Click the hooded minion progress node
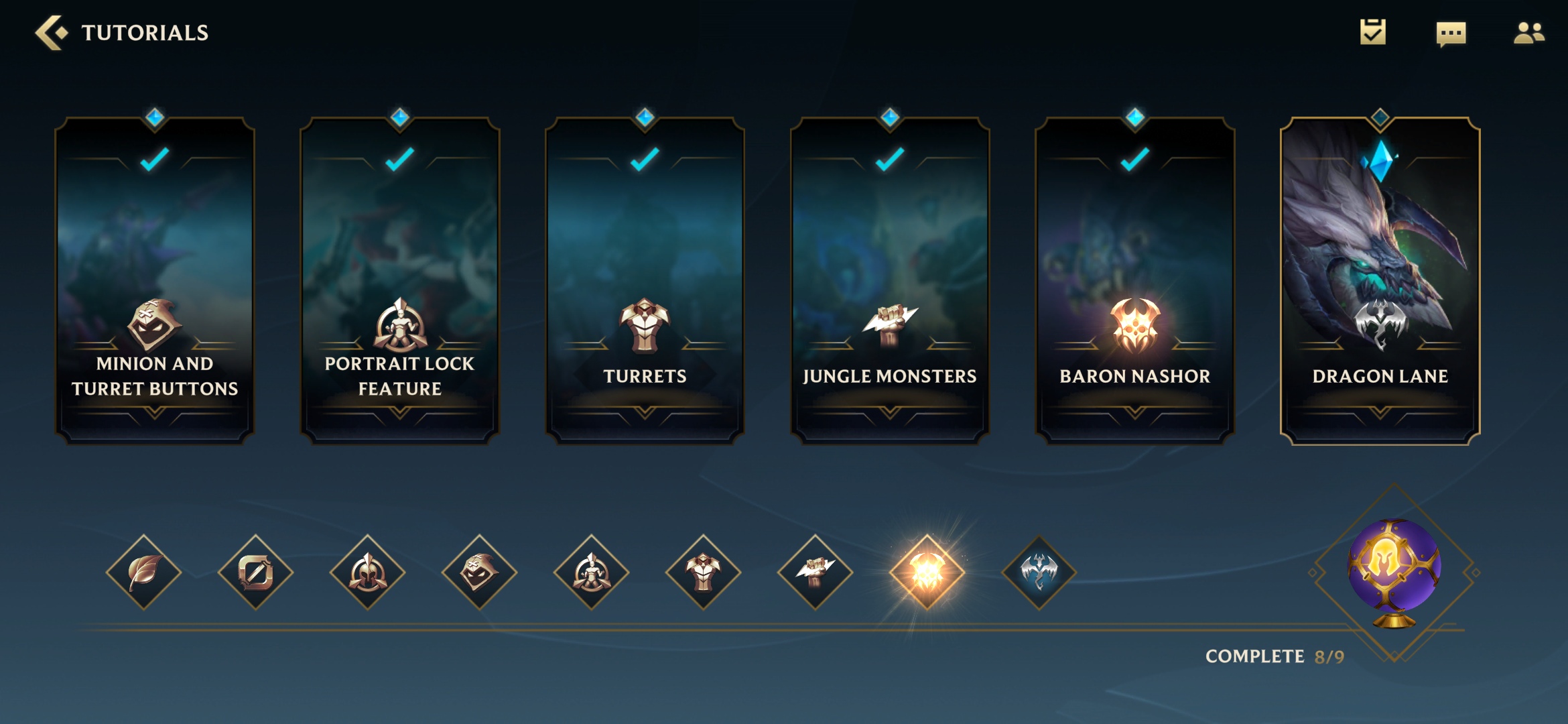This screenshot has width=1568, height=724. pyautogui.click(x=480, y=572)
